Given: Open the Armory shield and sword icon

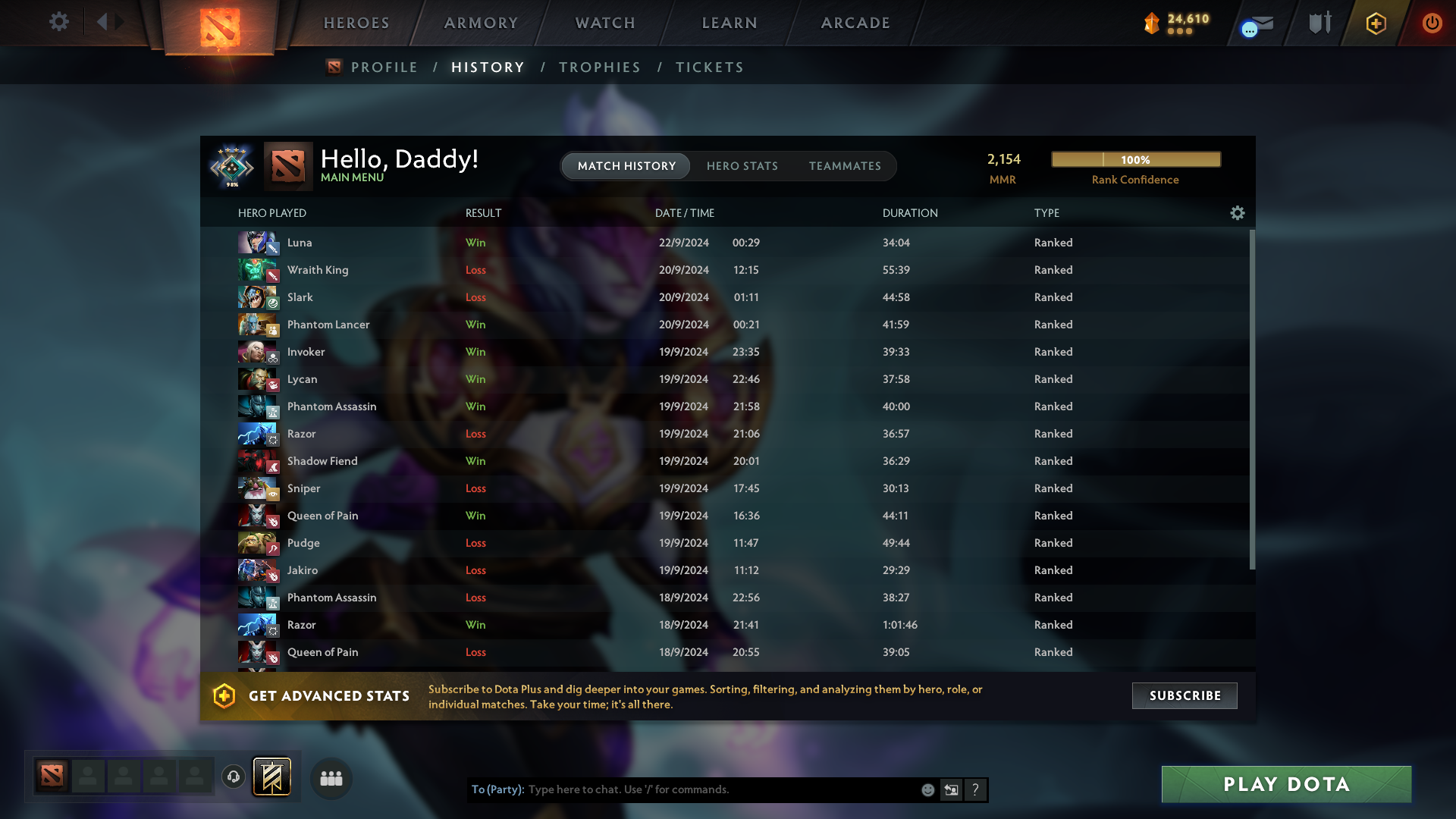Looking at the screenshot, I should (x=1319, y=23).
